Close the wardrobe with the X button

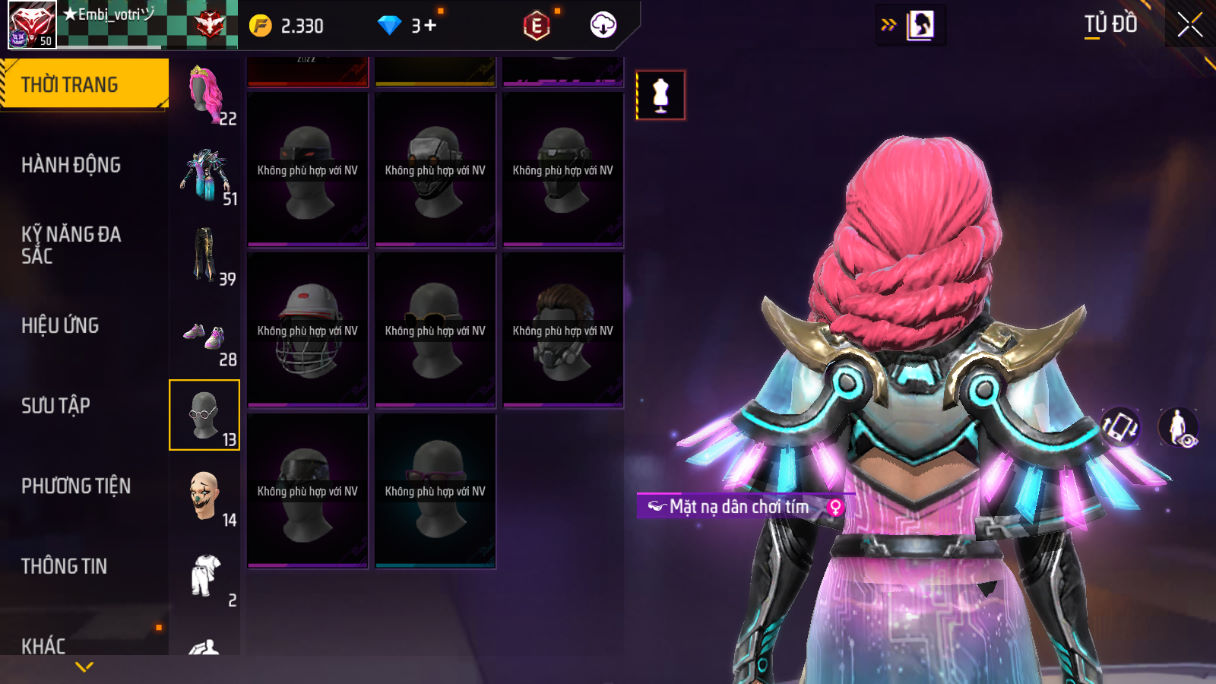pyautogui.click(x=1190, y=25)
